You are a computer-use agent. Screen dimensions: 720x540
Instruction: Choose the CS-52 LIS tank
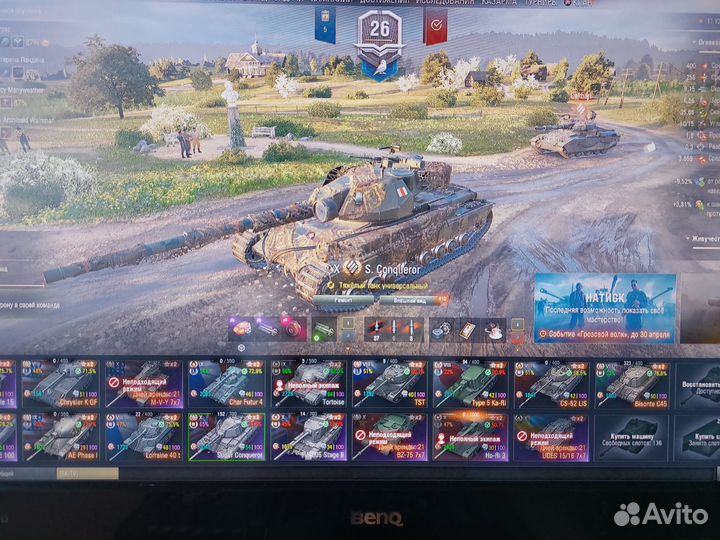coord(551,384)
